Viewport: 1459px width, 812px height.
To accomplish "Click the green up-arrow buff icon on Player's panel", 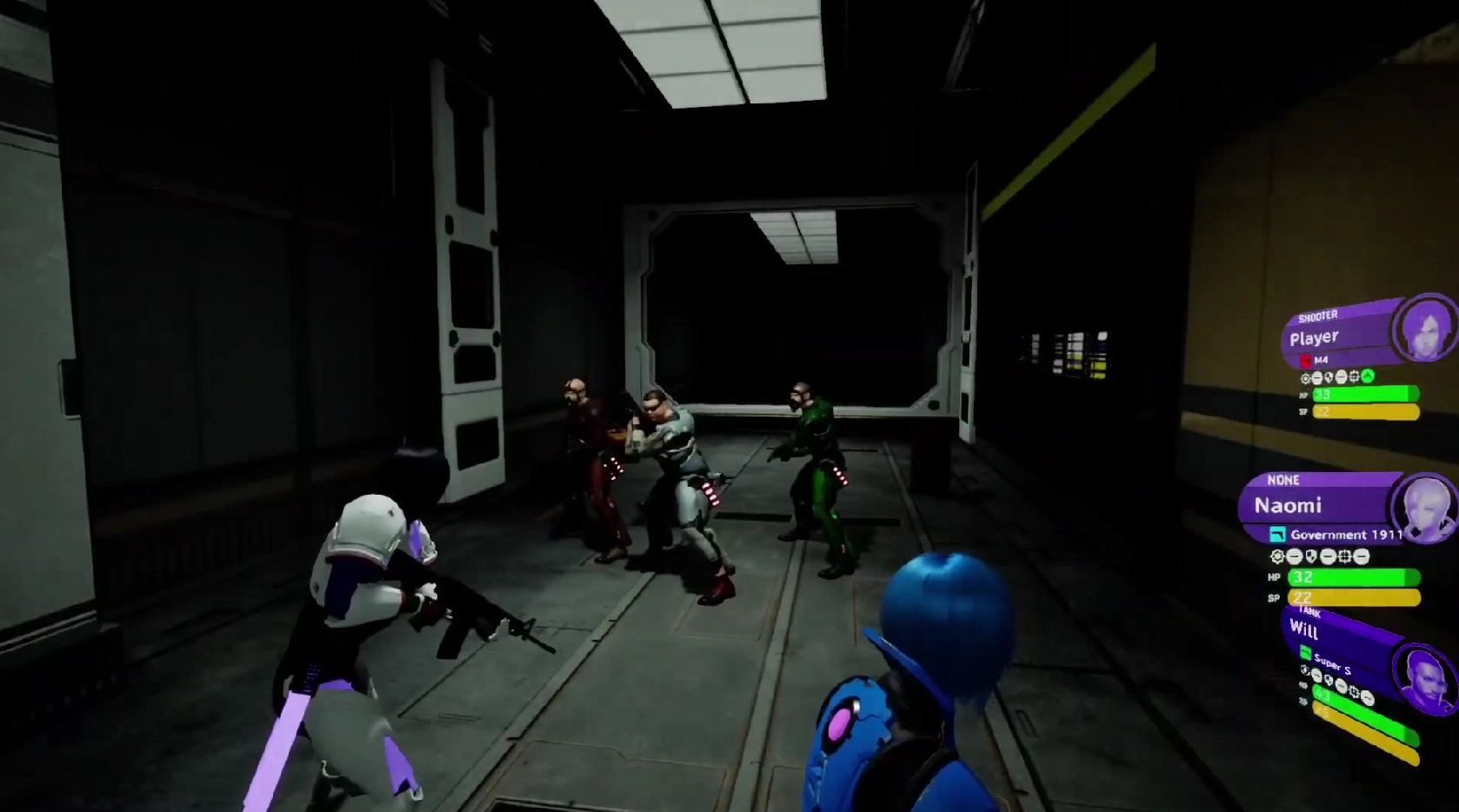I will [x=1368, y=376].
